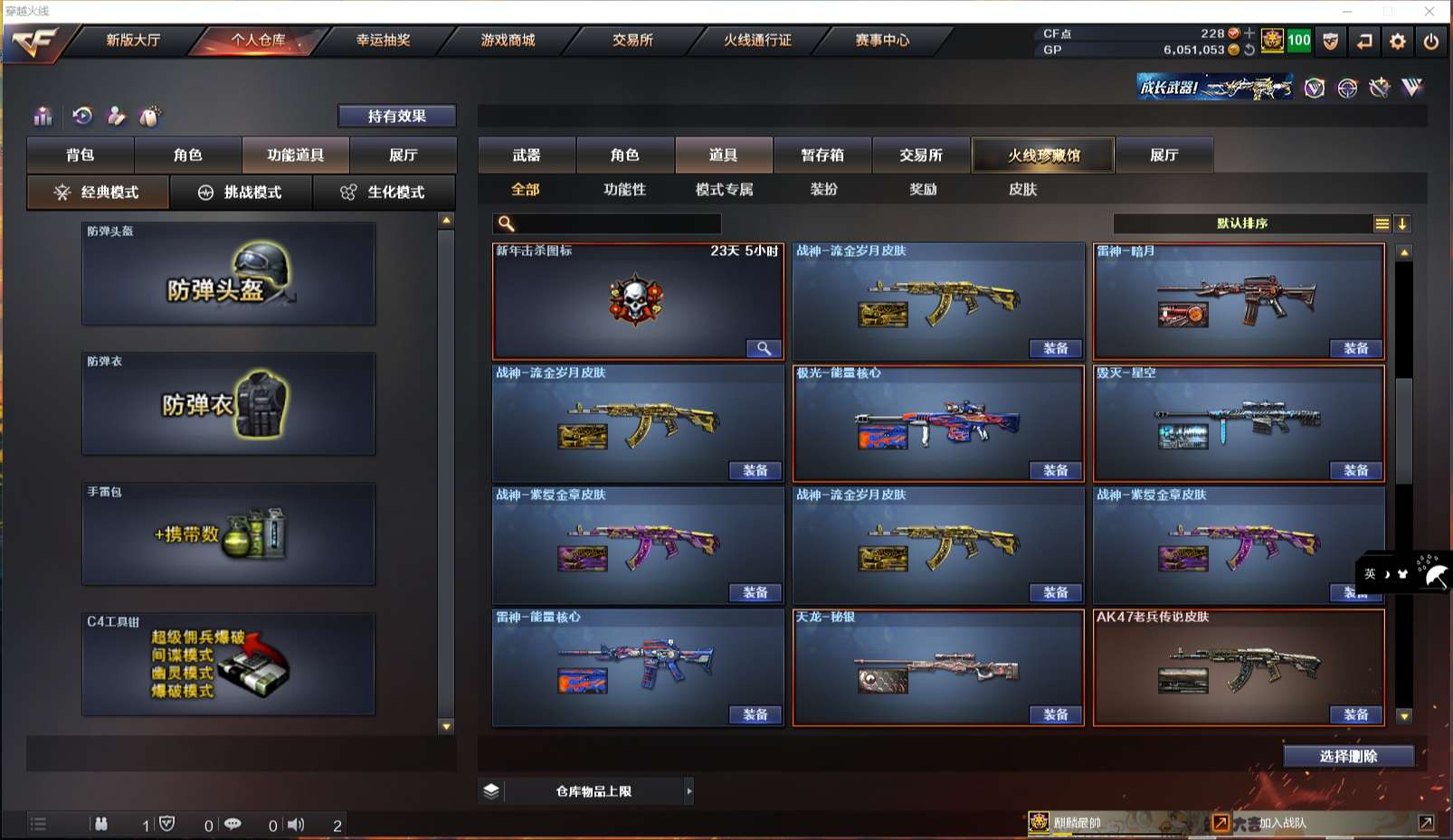Open the 火线通行证 pass page
This screenshot has width=1453, height=840.
[x=757, y=41]
